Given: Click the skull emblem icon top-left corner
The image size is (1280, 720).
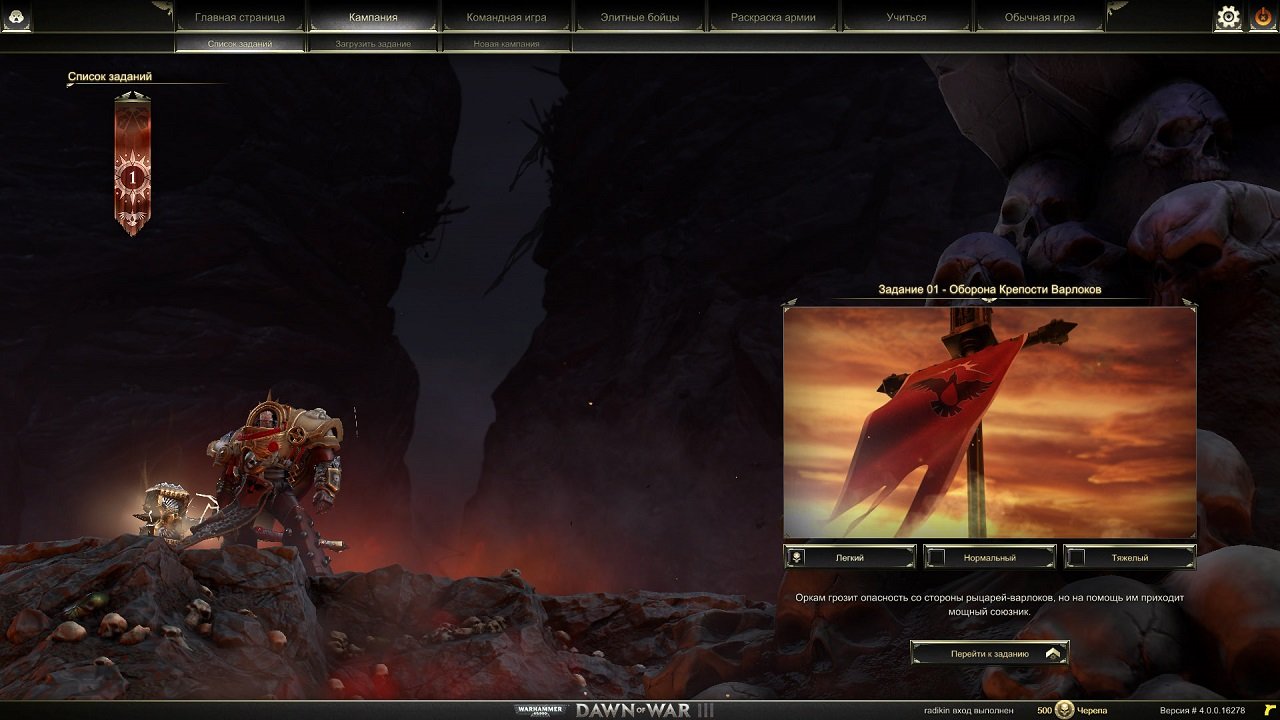Looking at the screenshot, I should [x=15, y=17].
